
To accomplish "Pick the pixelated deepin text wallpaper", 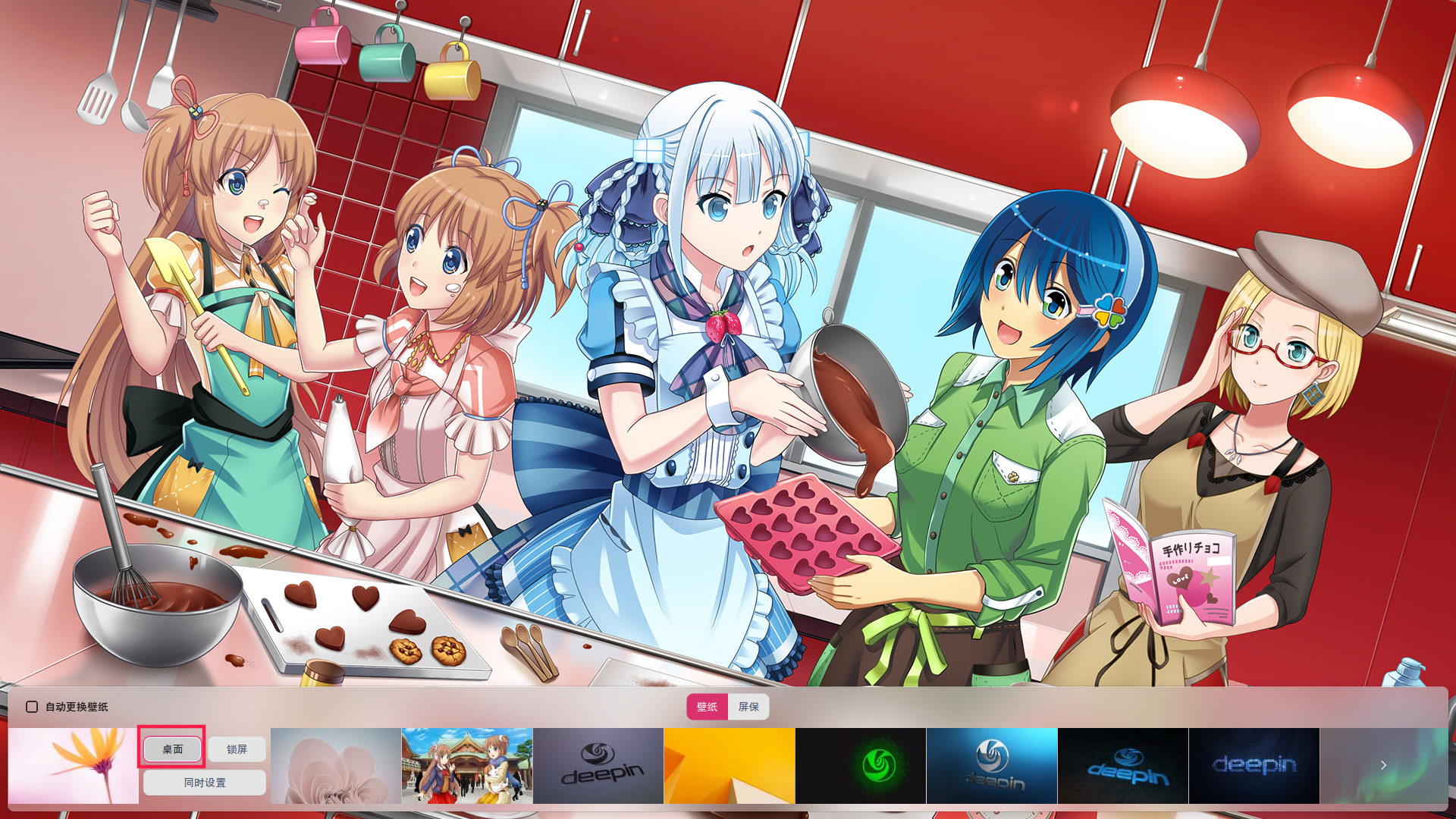I will [x=1254, y=766].
